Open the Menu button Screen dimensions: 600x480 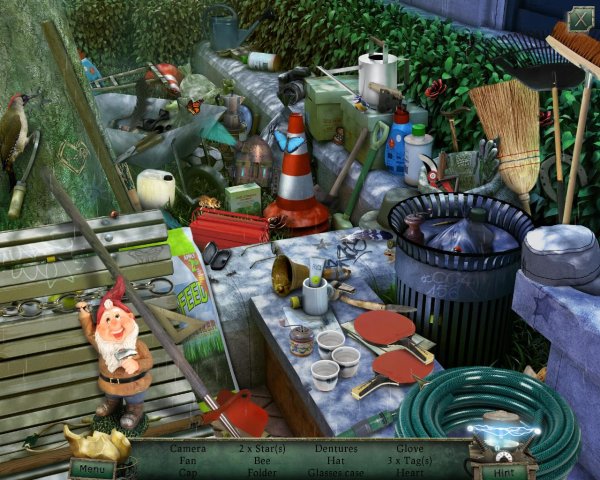pos(91,467)
